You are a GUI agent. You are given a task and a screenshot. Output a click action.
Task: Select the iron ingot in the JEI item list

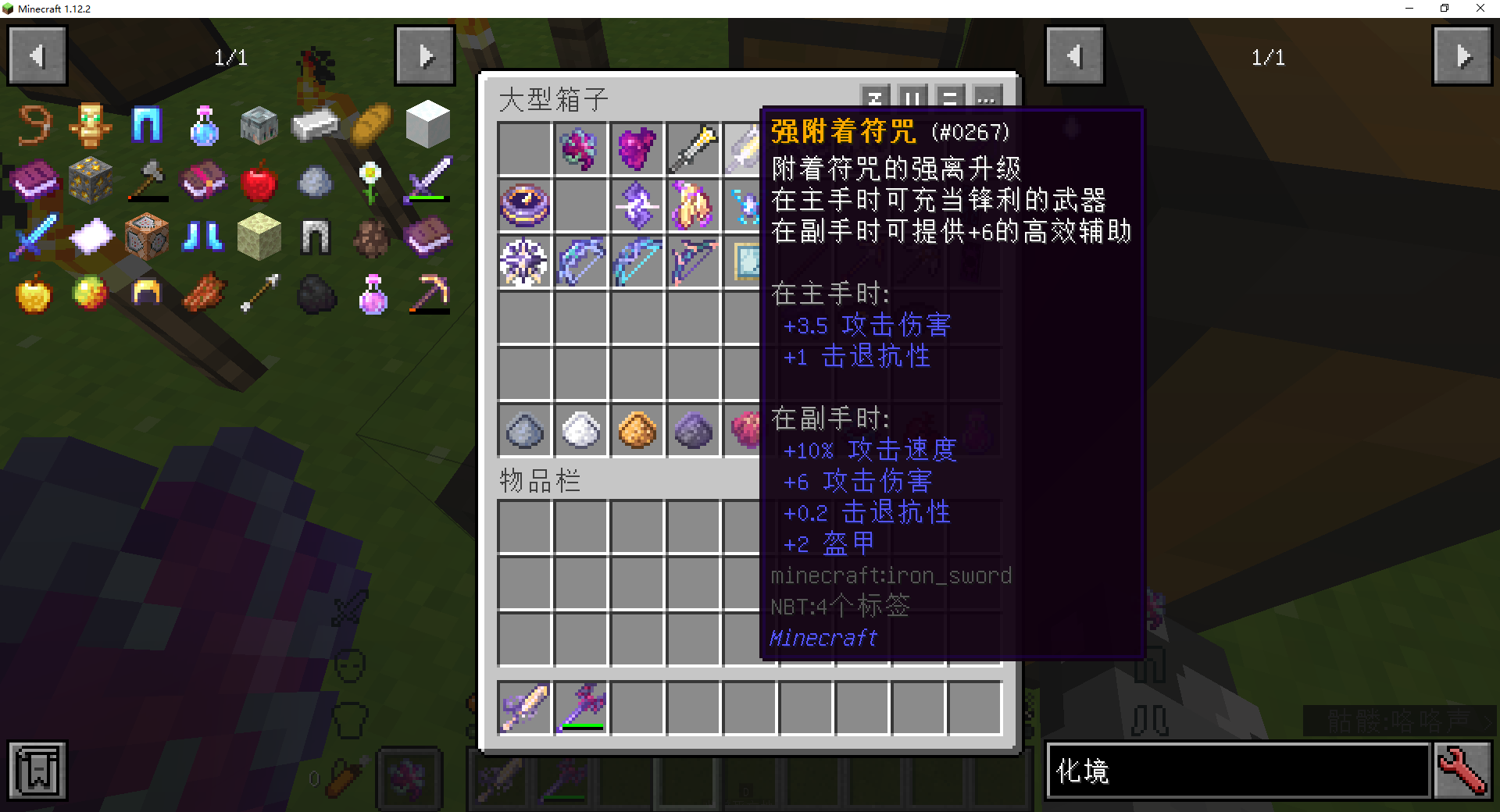click(x=314, y=124)
